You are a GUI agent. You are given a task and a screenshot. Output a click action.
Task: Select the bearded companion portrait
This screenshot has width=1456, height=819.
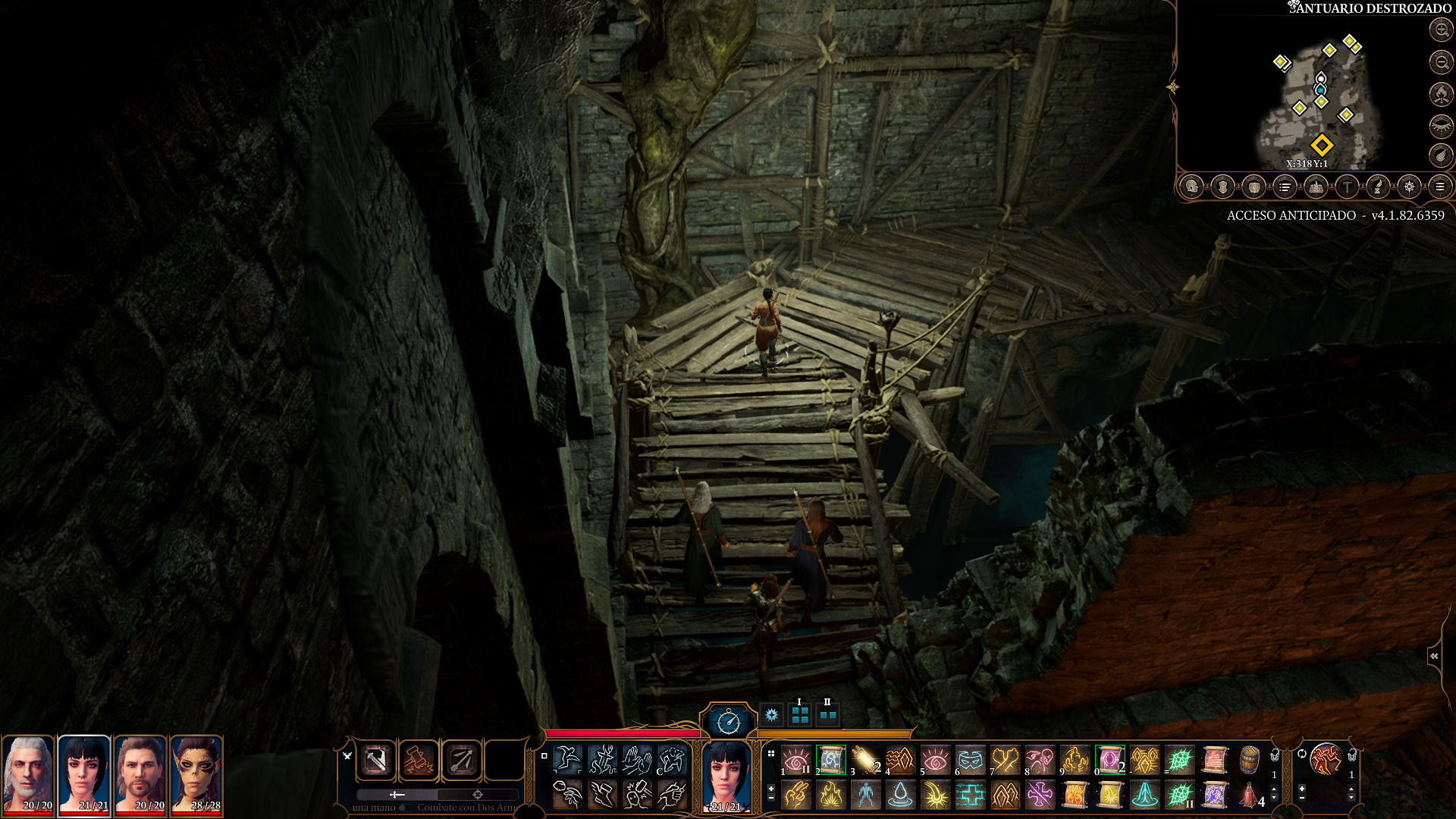click(x=140, y=773)
